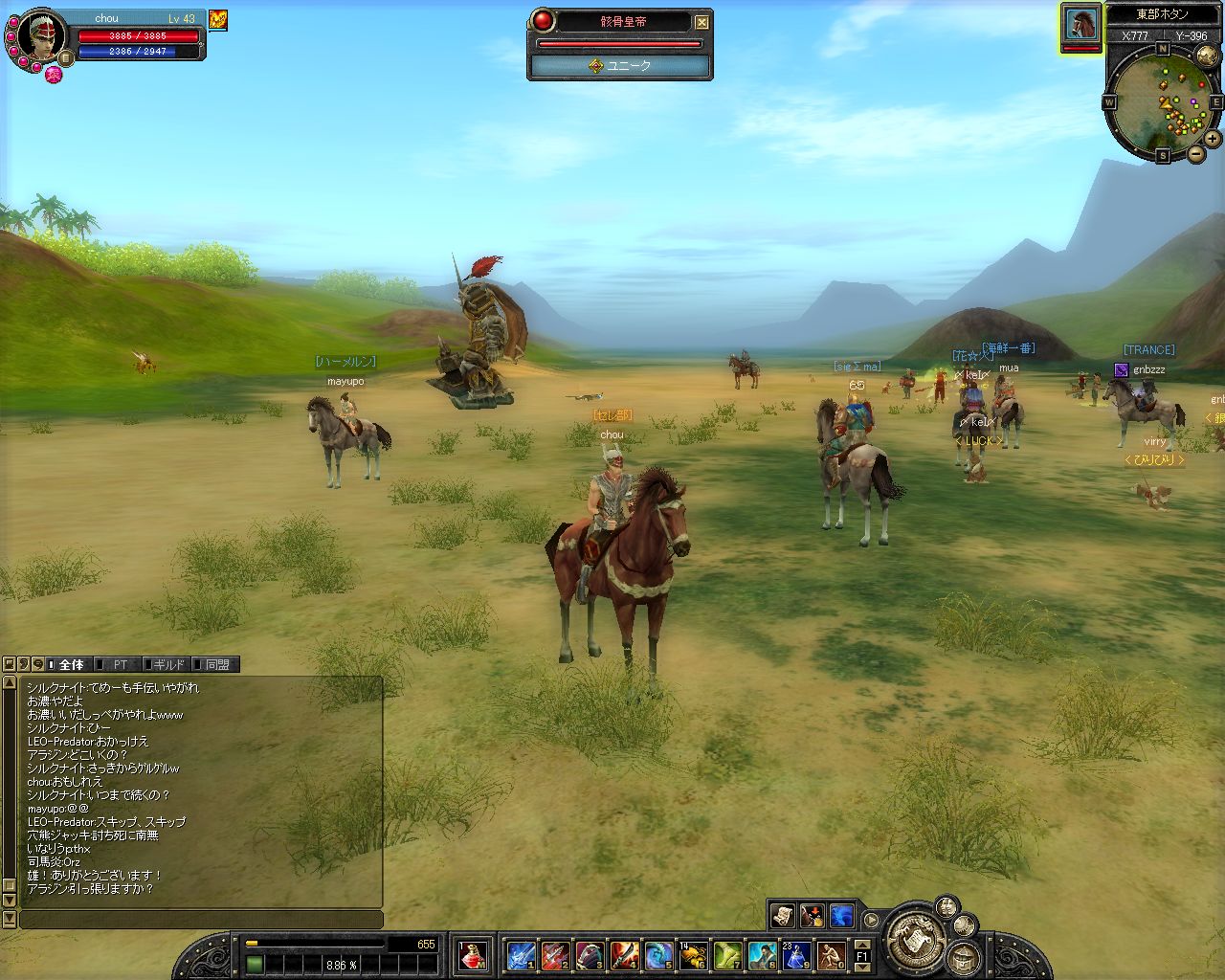This screenshot has height=980, width=1225.
Task: Activate the hotbar skill in slot 4
Action: (624, 954)
